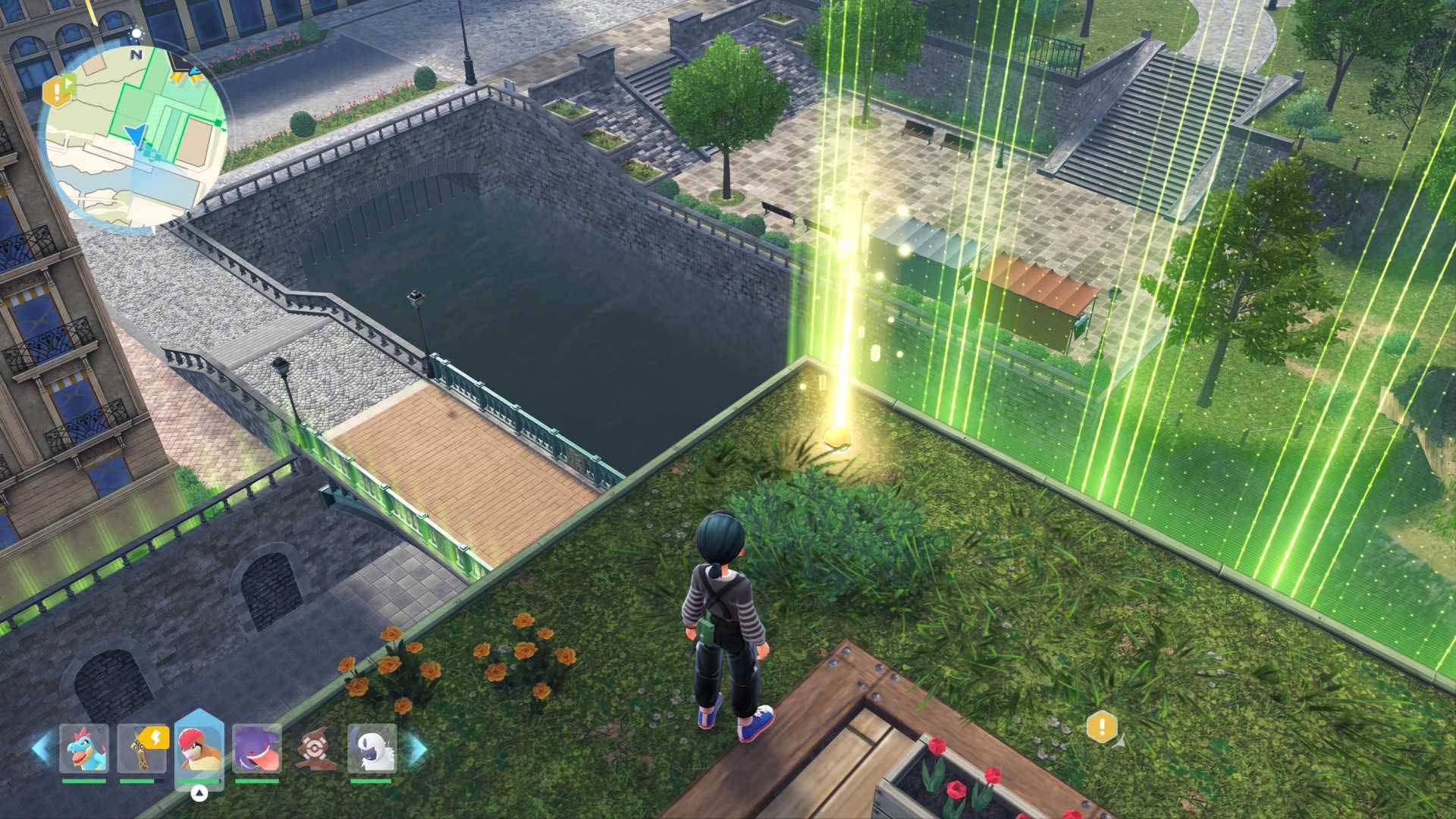Click Pidgeotto's green HP gauge
The height and width of the screenshot is (819, 1456).
[199, 780]
